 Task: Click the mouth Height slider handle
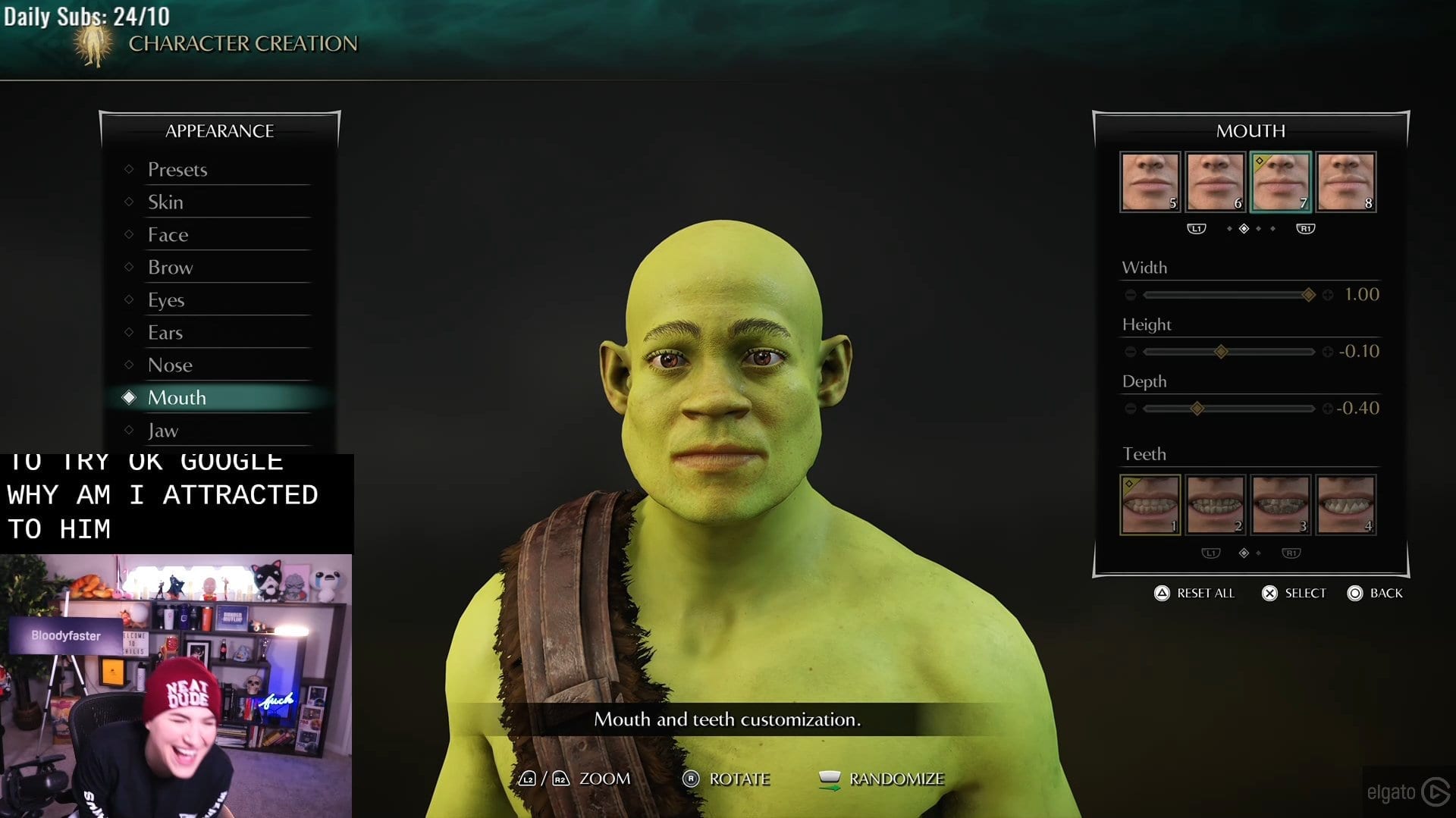1221,352
